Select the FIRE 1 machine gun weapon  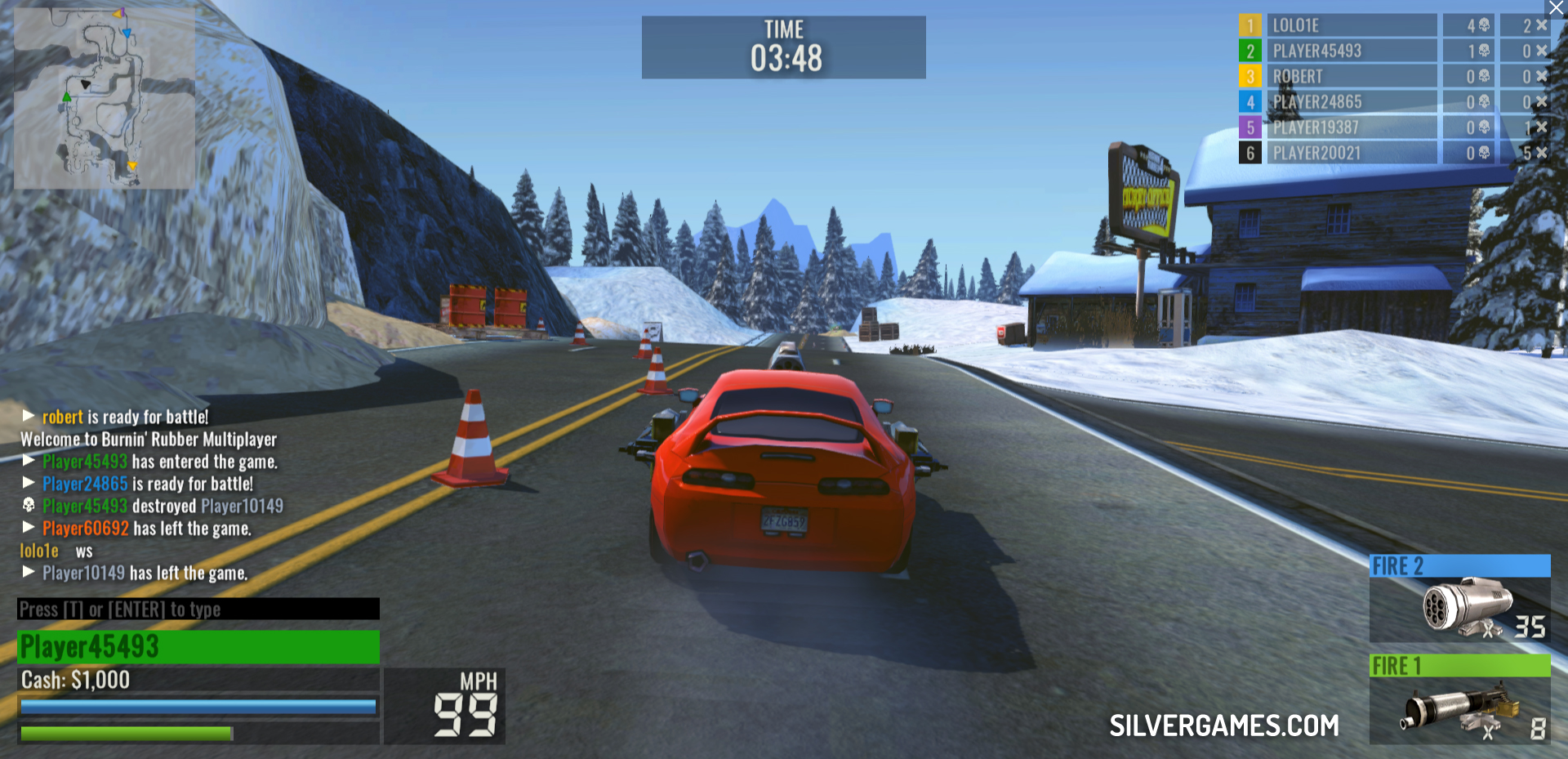1459,699
